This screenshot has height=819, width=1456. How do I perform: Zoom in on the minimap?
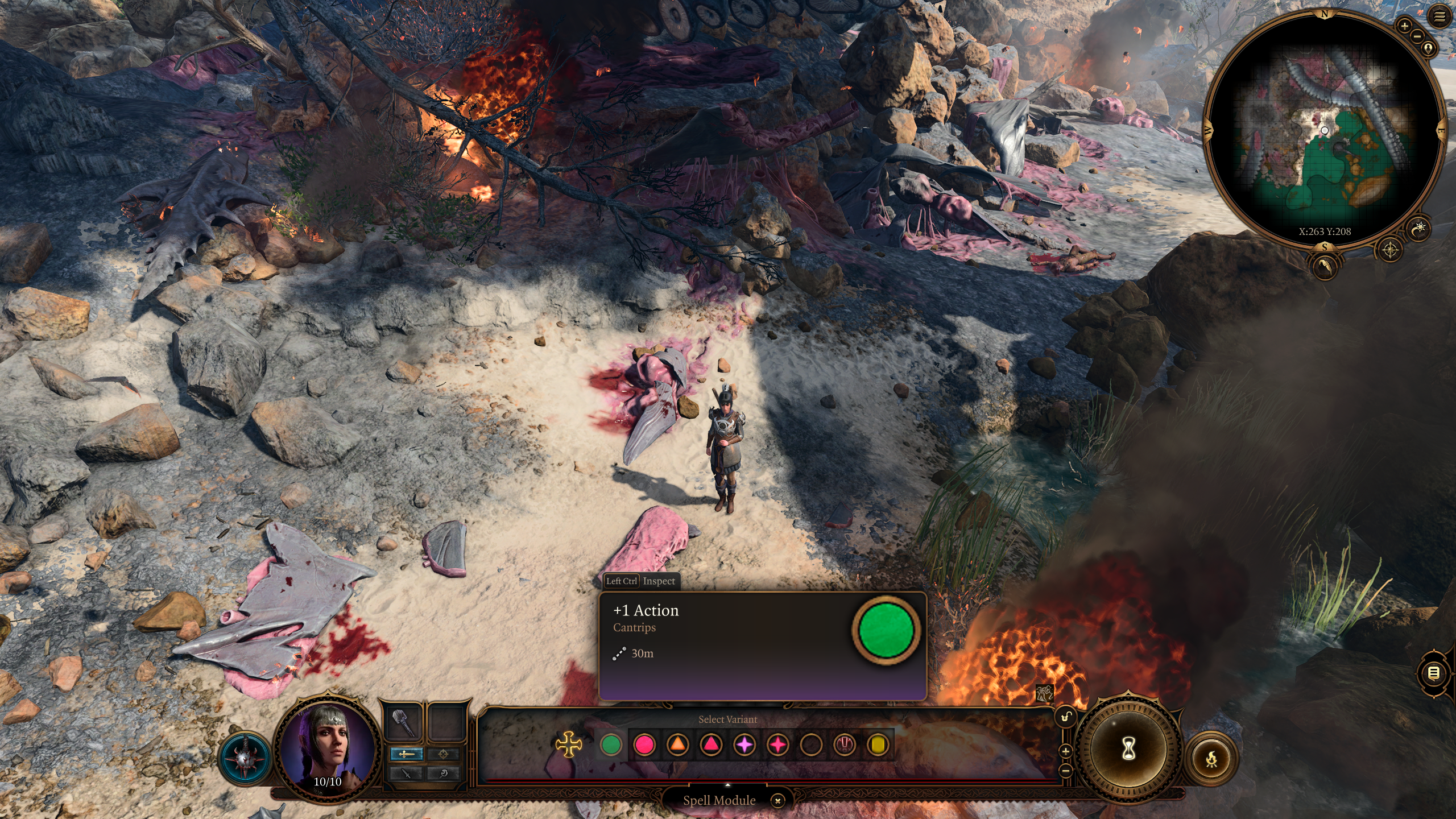coord(1404,26)
